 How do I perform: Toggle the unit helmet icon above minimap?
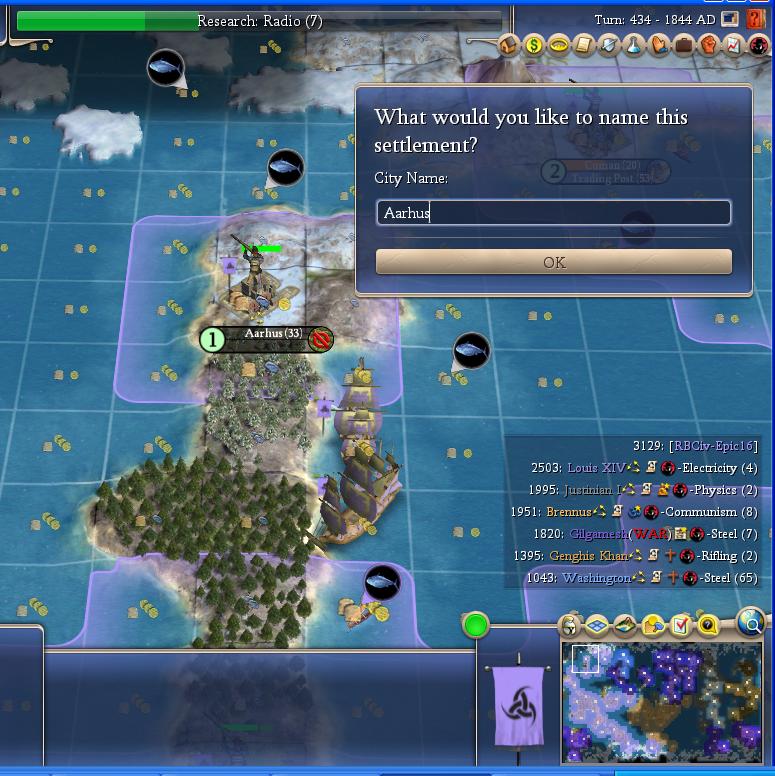pos(570,627)
